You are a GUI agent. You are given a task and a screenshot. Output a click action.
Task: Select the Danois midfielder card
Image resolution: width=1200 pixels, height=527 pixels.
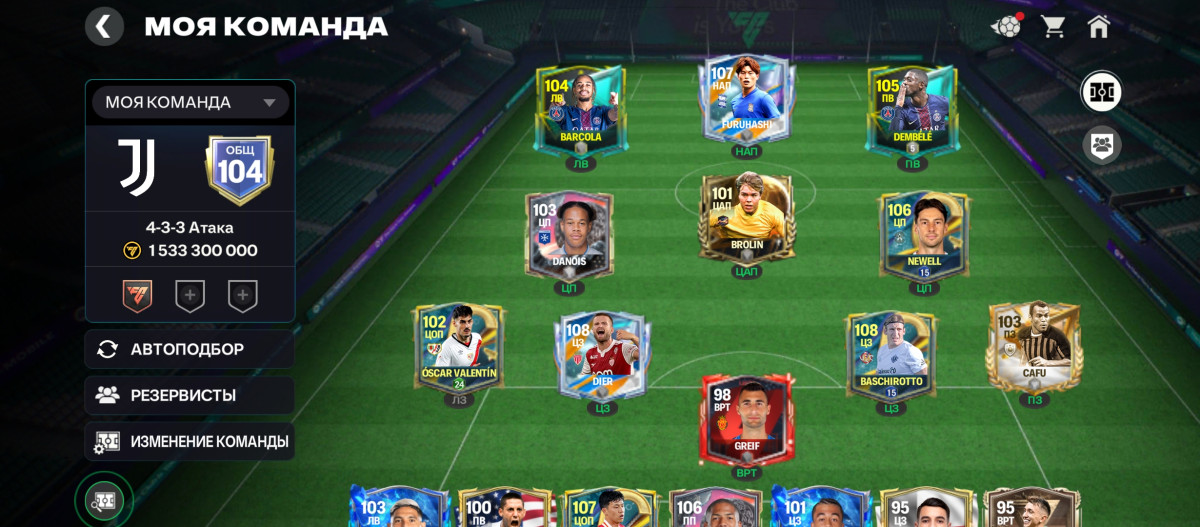[568, 235]
